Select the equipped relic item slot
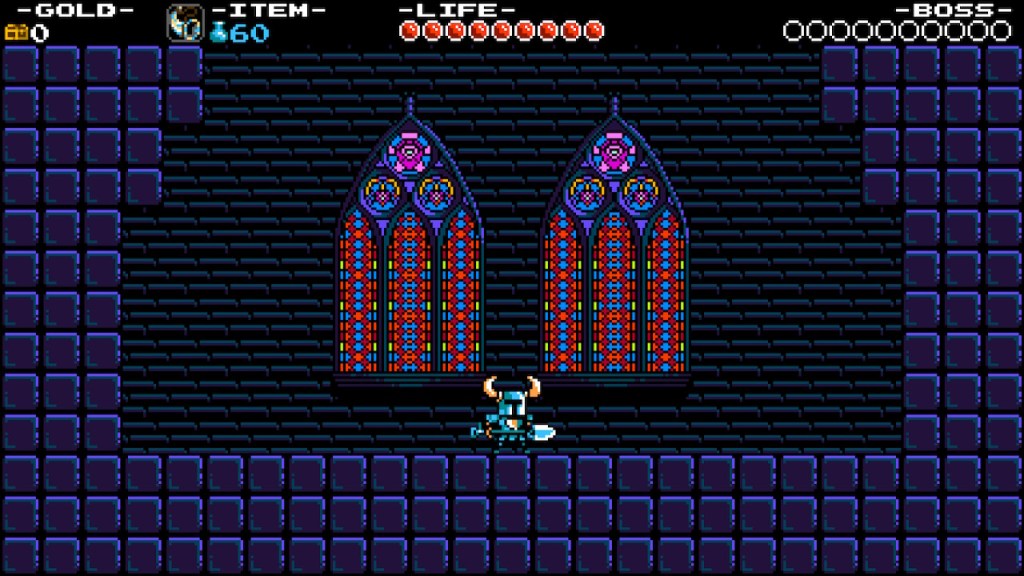1024x576 pixels. point(184,22)
